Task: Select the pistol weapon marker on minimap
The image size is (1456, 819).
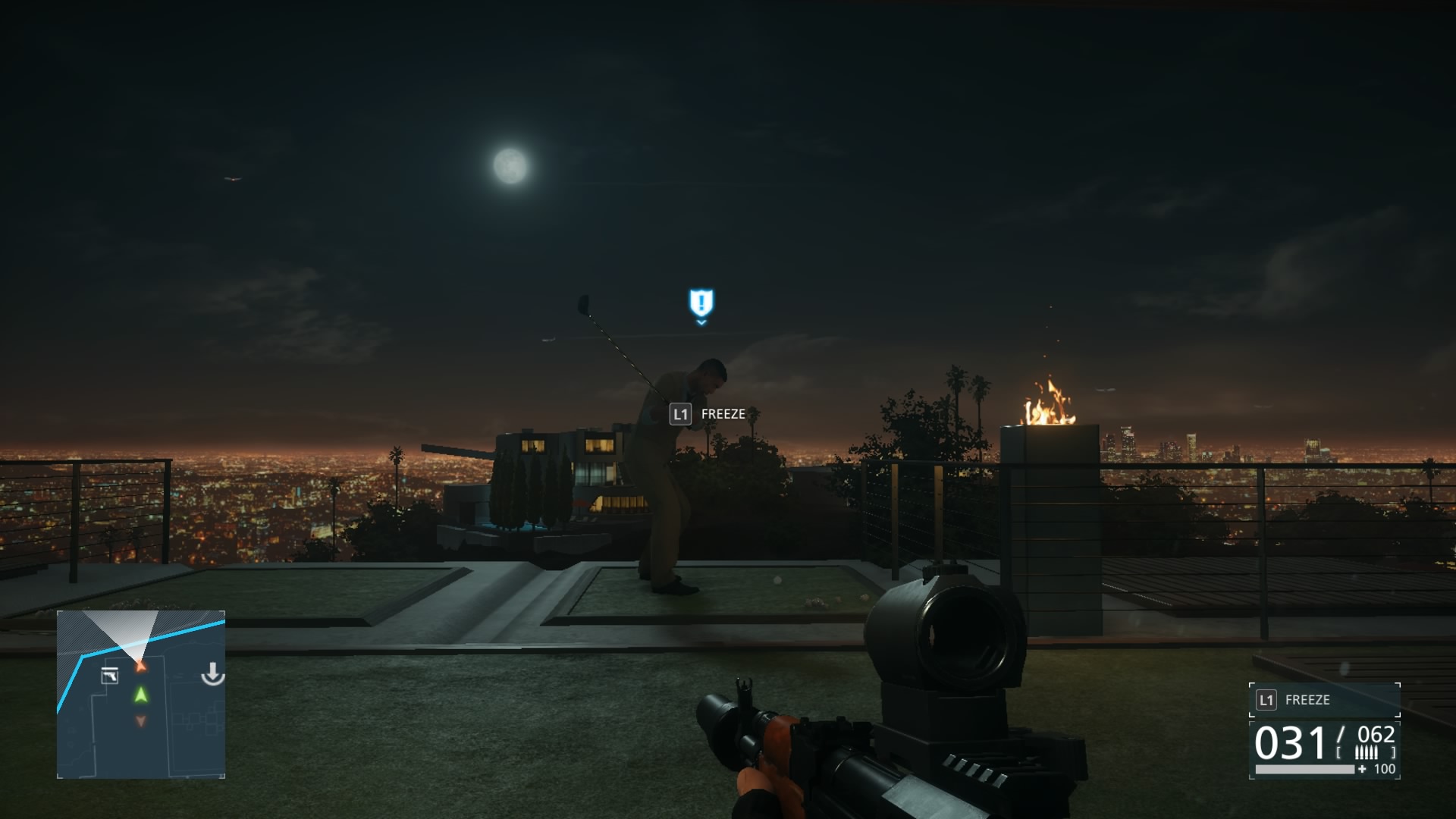Action: click(x=110, y=675)
